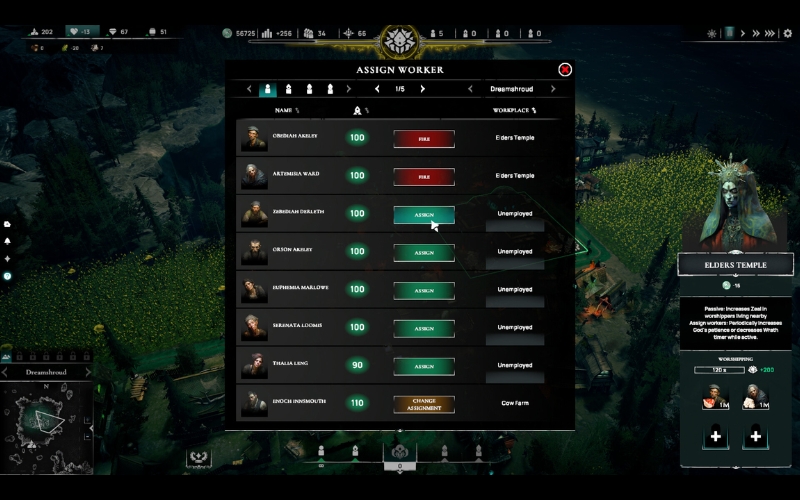800x500 pixels.
Task: Assign Serenata Loomis as a worker
Action: click(424, 328)
